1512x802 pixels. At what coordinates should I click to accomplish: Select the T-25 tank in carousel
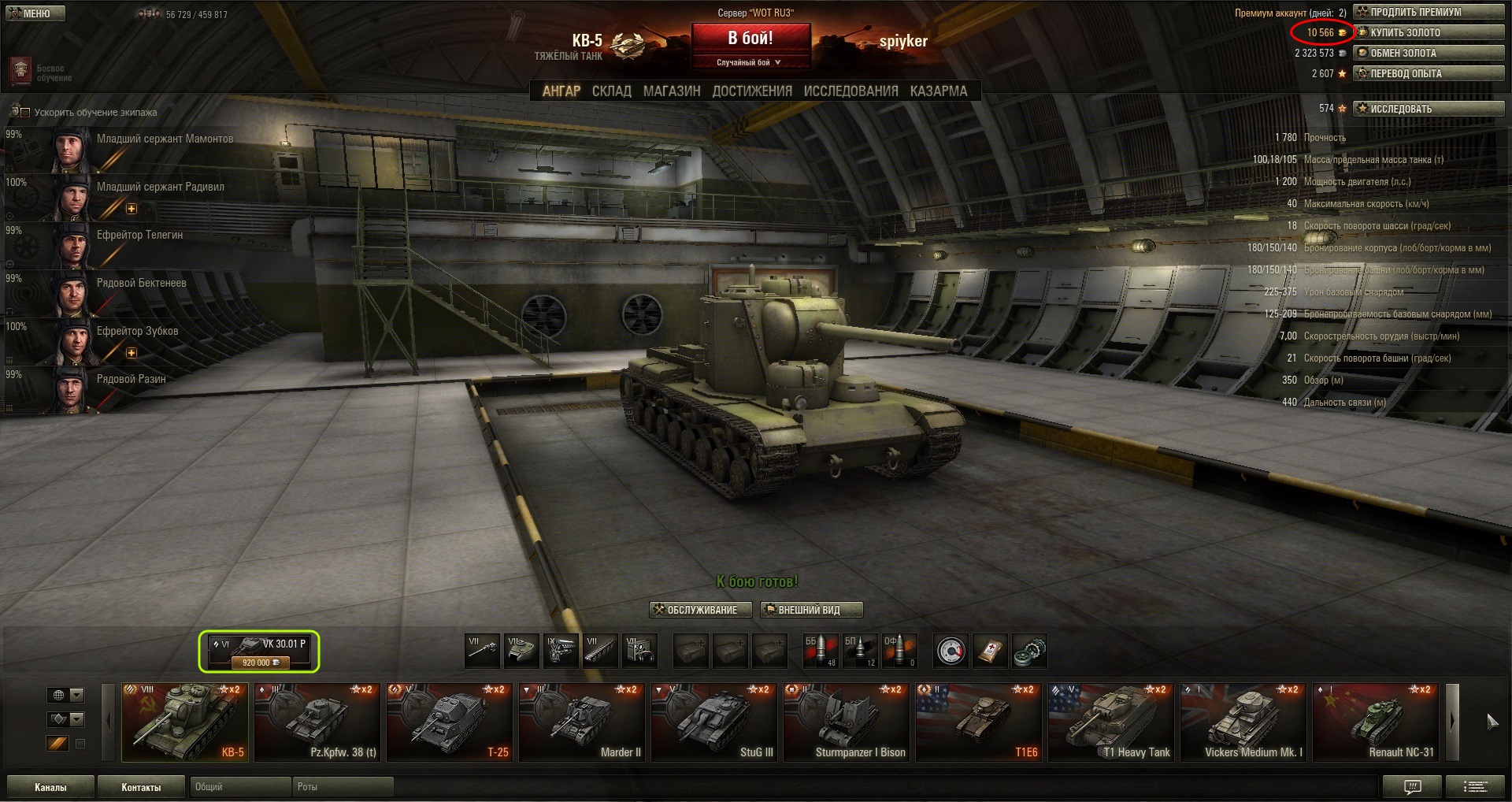coord(449,722)
